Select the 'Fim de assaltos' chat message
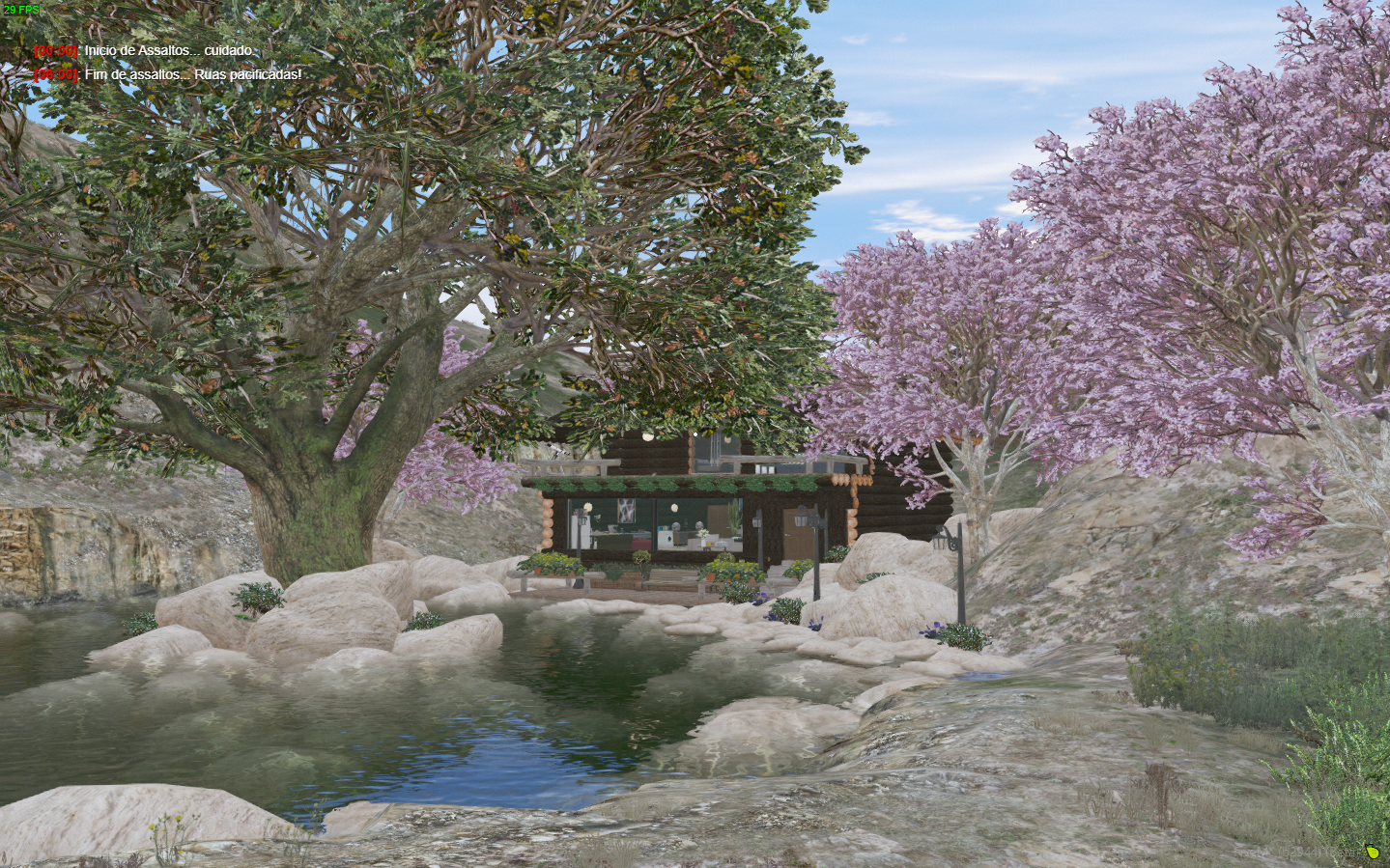Image resolution: width=1390 pixels, height=868 pixels. coord(192,74)
